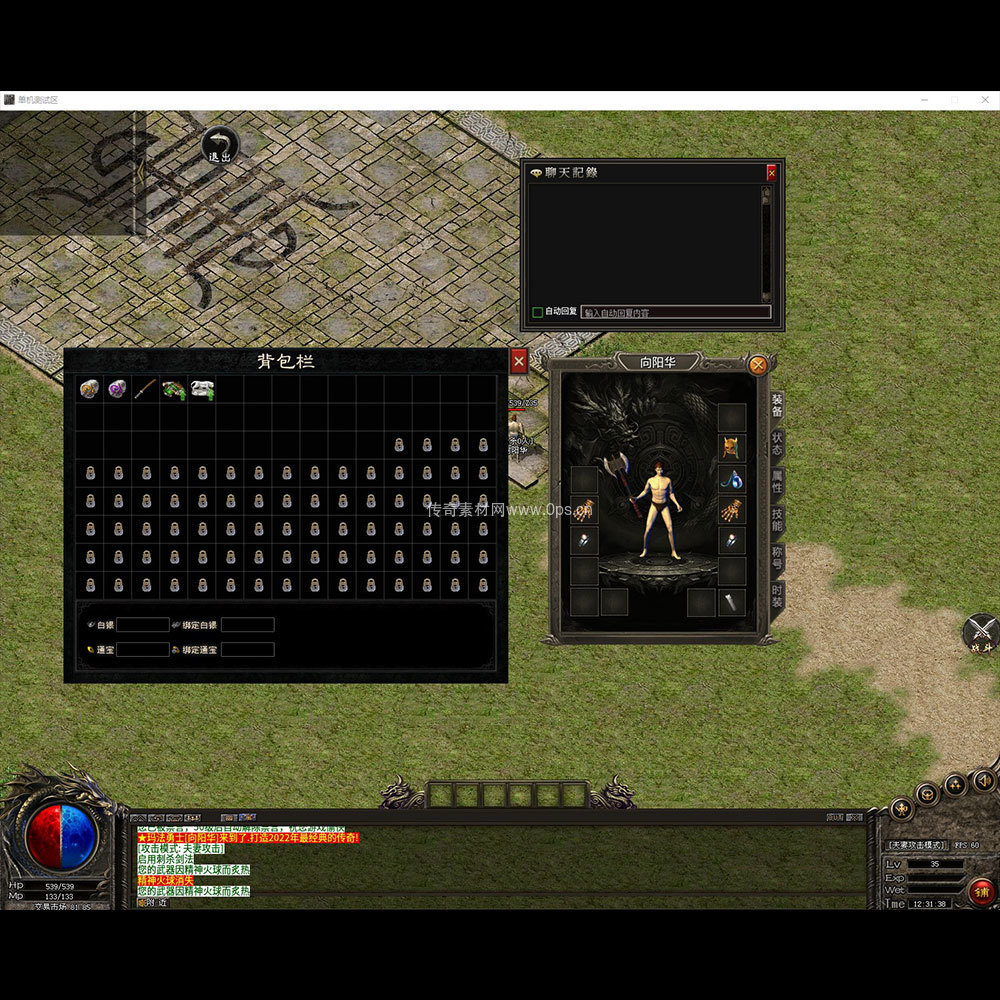The width and height of the screenshot is (1000, 1000).
Task: Select the 称号 title tab
Action: point(777,559)
